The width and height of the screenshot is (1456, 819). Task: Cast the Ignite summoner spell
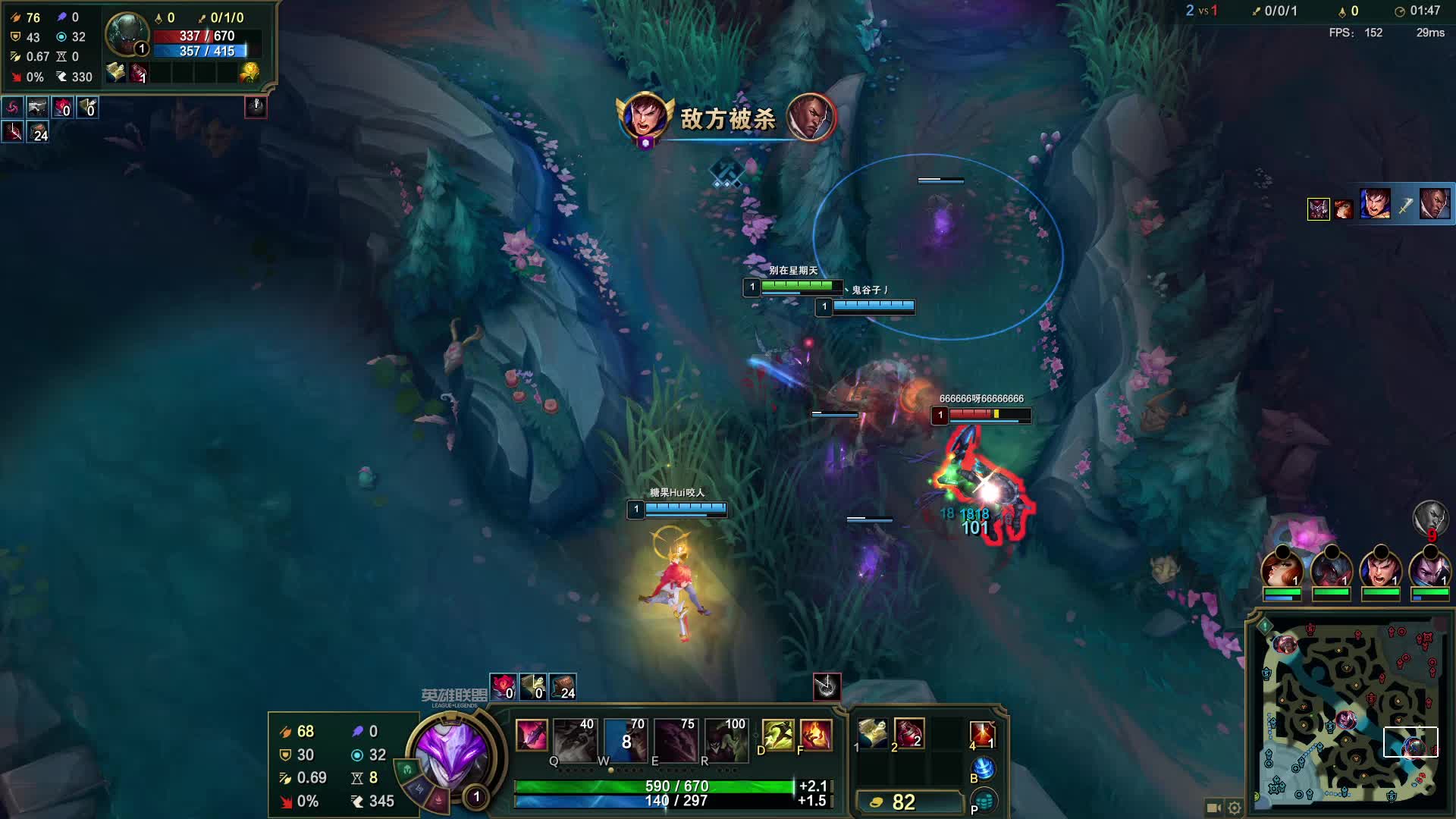coord(816,735)
